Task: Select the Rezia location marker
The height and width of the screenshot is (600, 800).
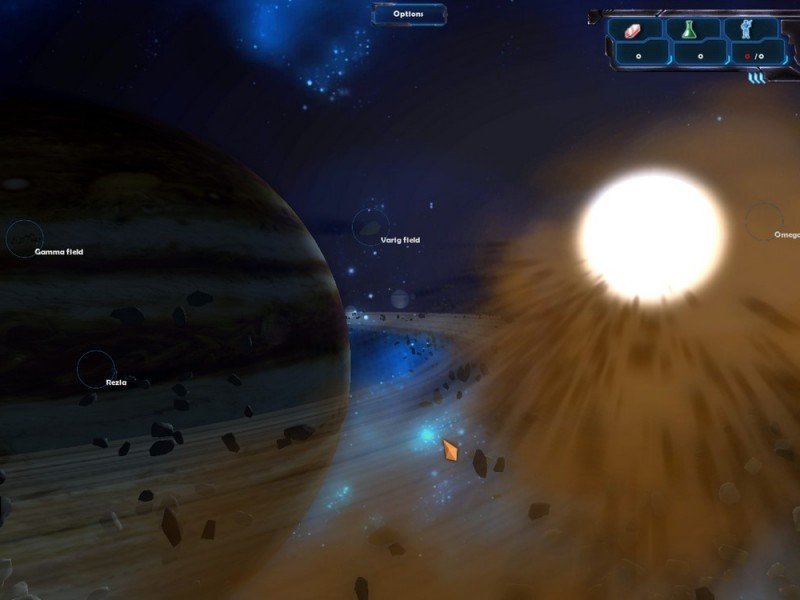Action: (97, 368)
